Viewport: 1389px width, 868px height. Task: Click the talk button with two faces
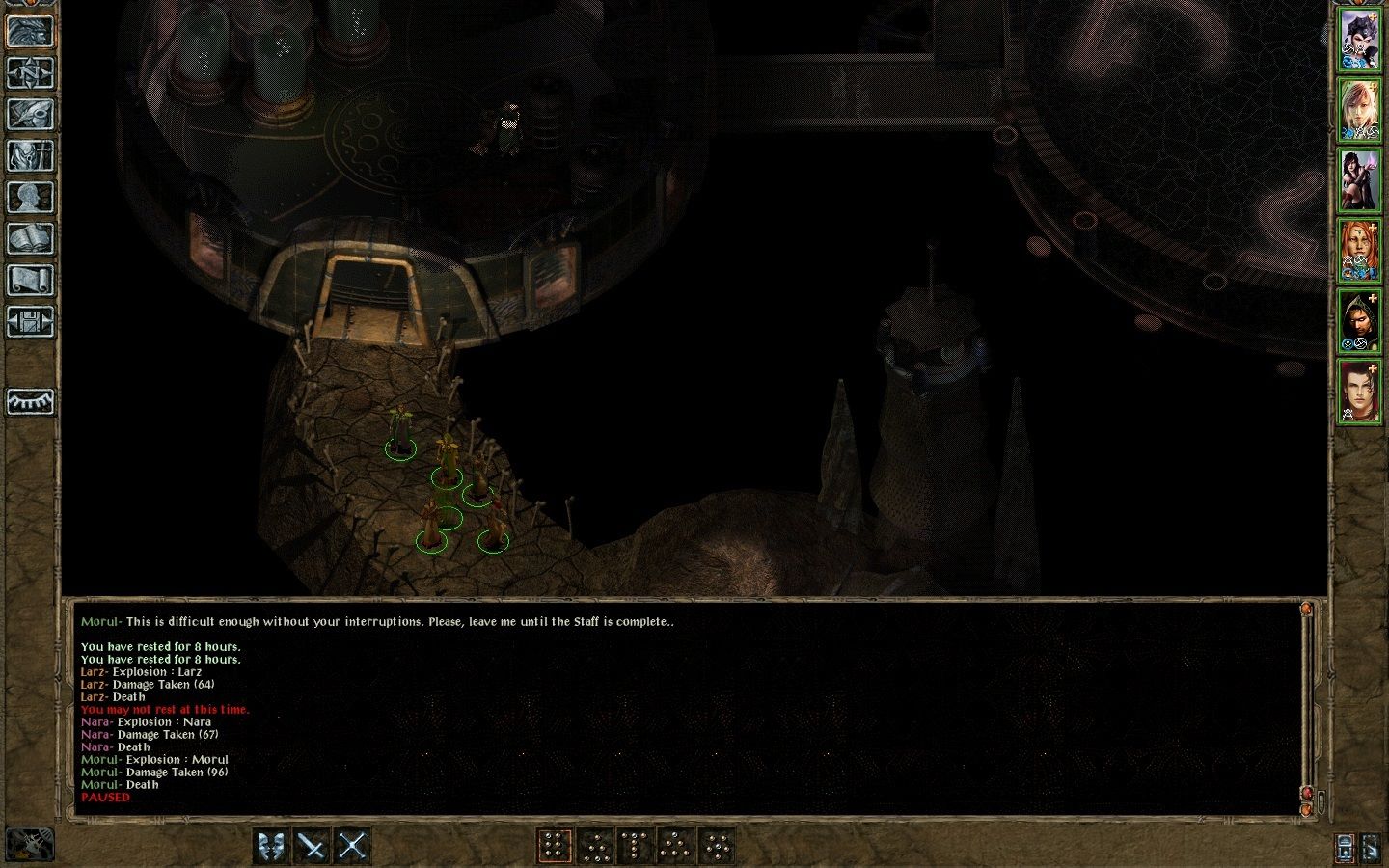[272, 846]
